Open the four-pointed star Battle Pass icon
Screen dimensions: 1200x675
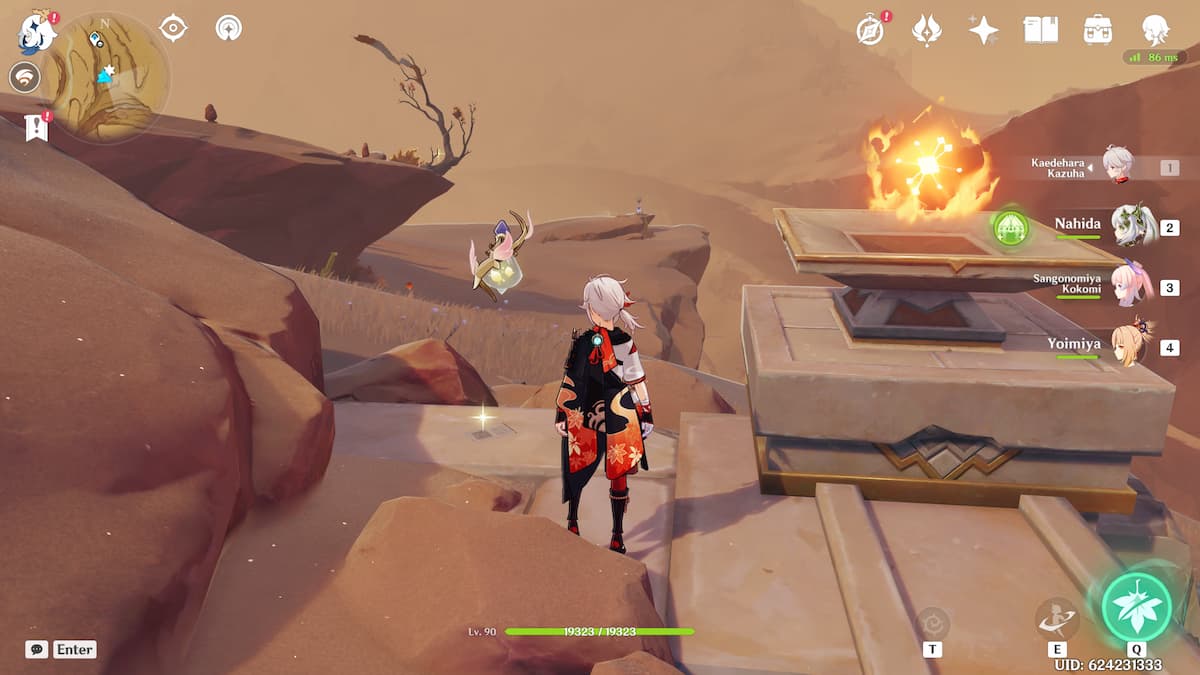pyautogui.click(x=983, y=30)
